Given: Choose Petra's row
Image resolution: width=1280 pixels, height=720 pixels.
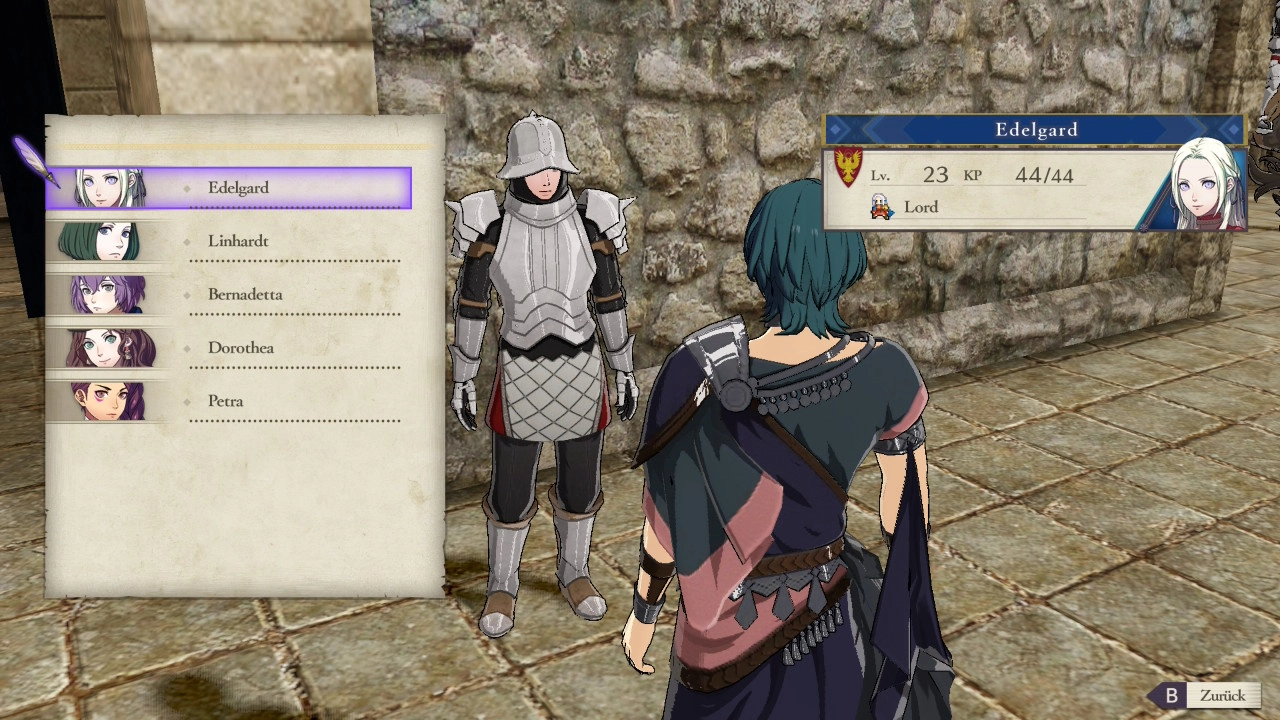Looking at the screenshot, I should click(x=226, y=401).
